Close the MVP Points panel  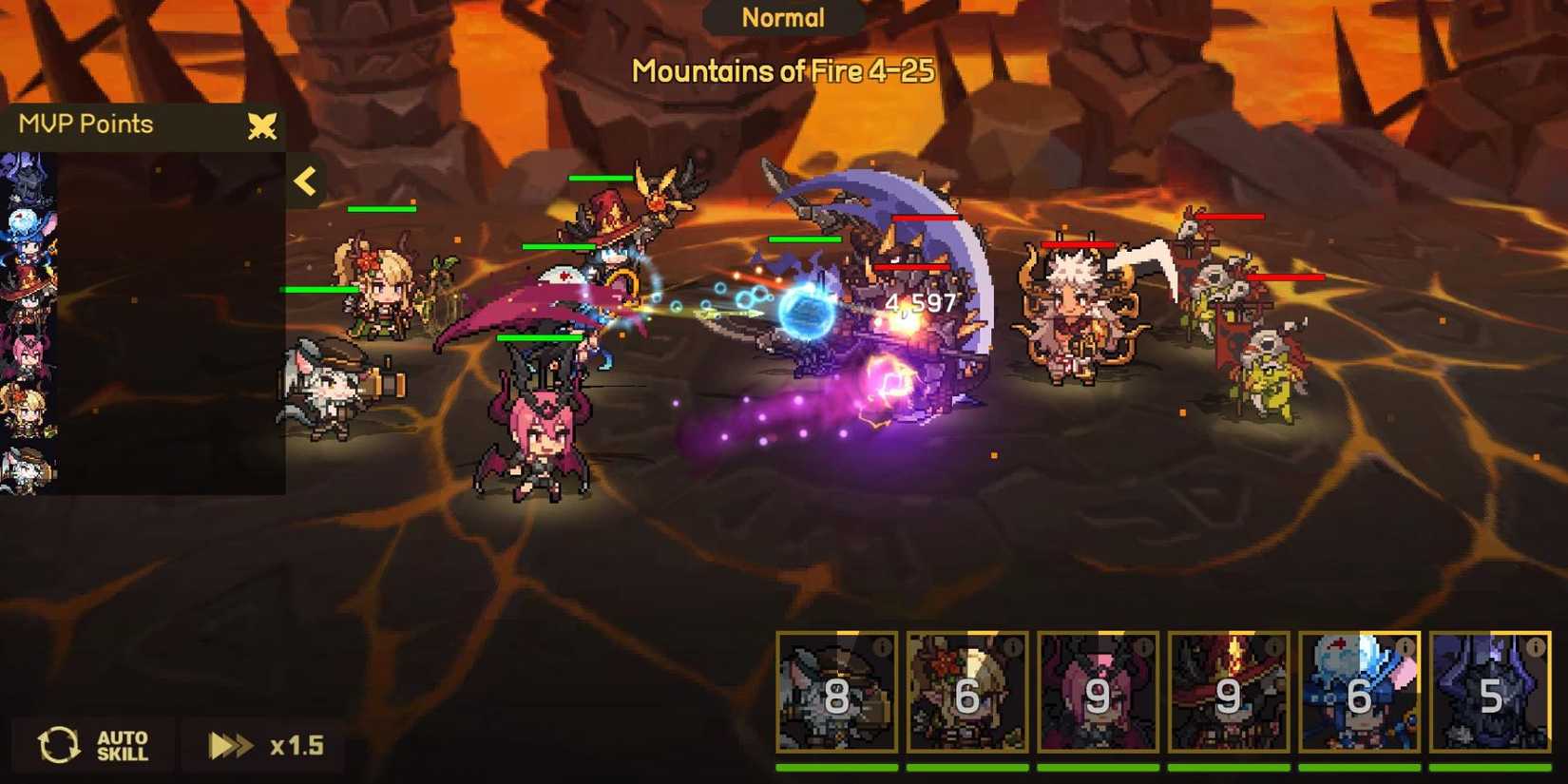(263, 124)
